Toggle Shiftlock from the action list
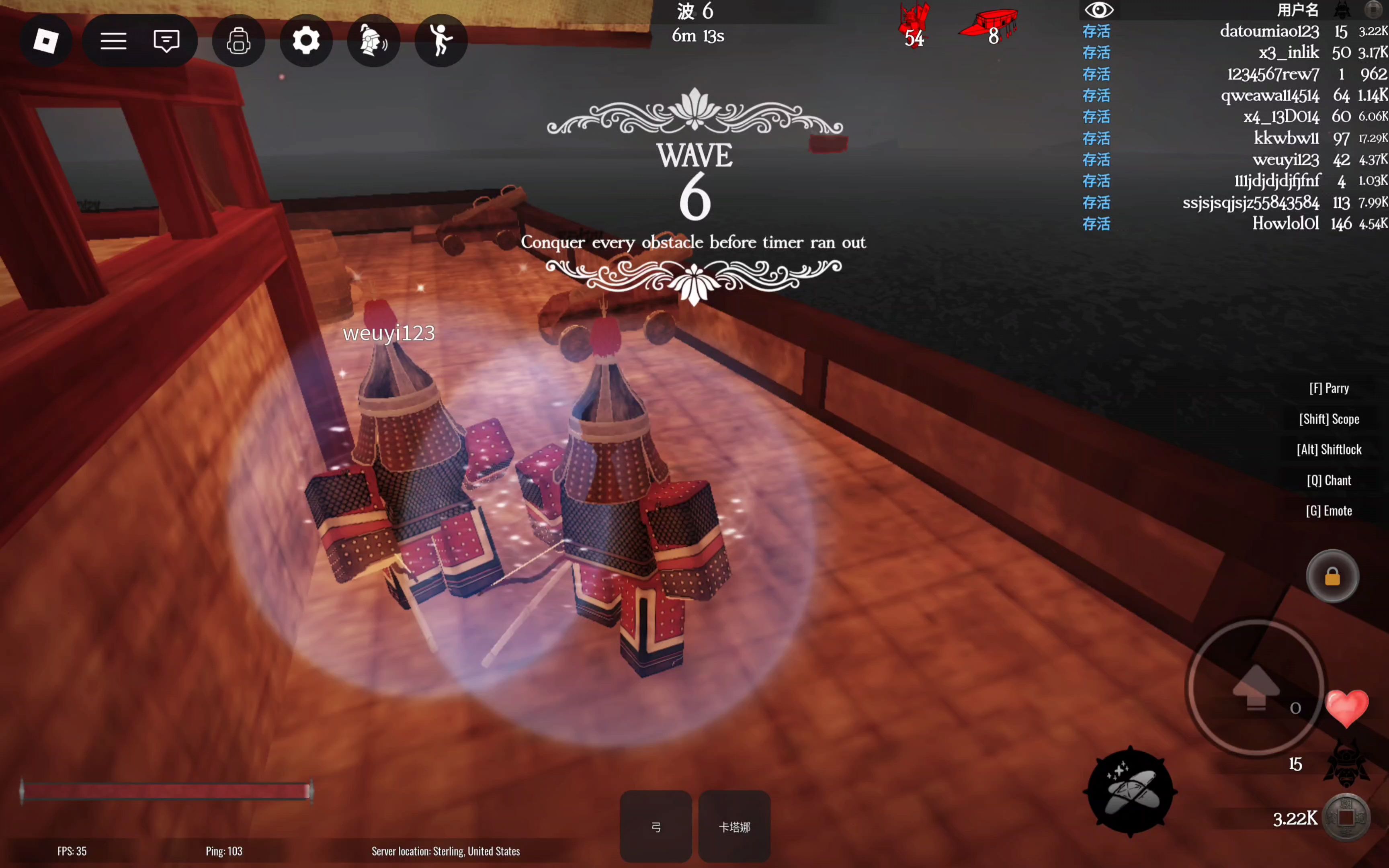The width and height of the screenshot is (1389, 868). click(x=1329, y=450)
